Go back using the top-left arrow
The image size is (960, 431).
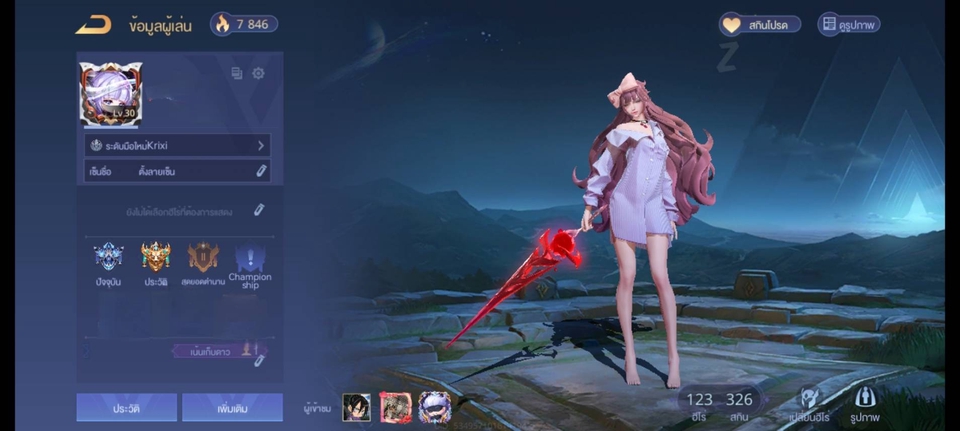[x=93, y=24]
